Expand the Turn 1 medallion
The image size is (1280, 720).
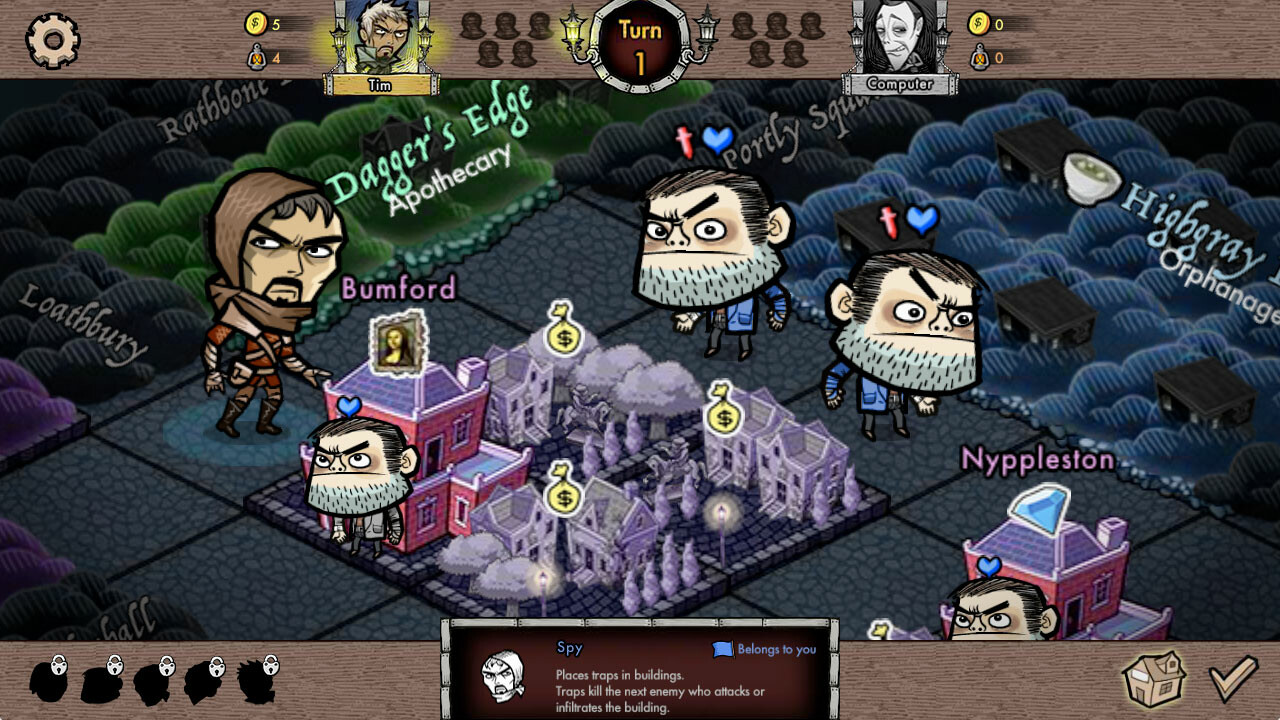638,42
